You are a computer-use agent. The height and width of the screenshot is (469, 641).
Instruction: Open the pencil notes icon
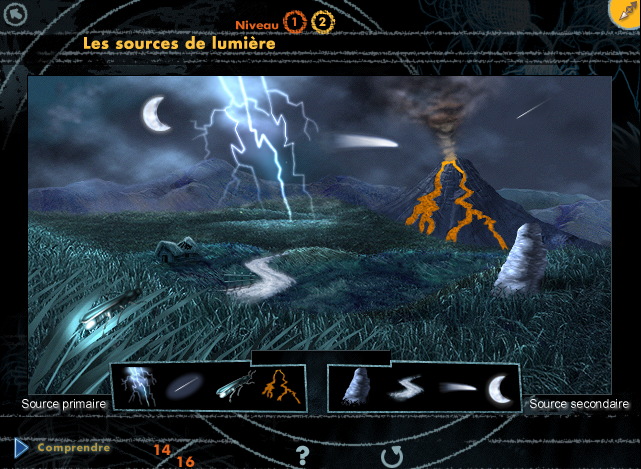[624, 13]
